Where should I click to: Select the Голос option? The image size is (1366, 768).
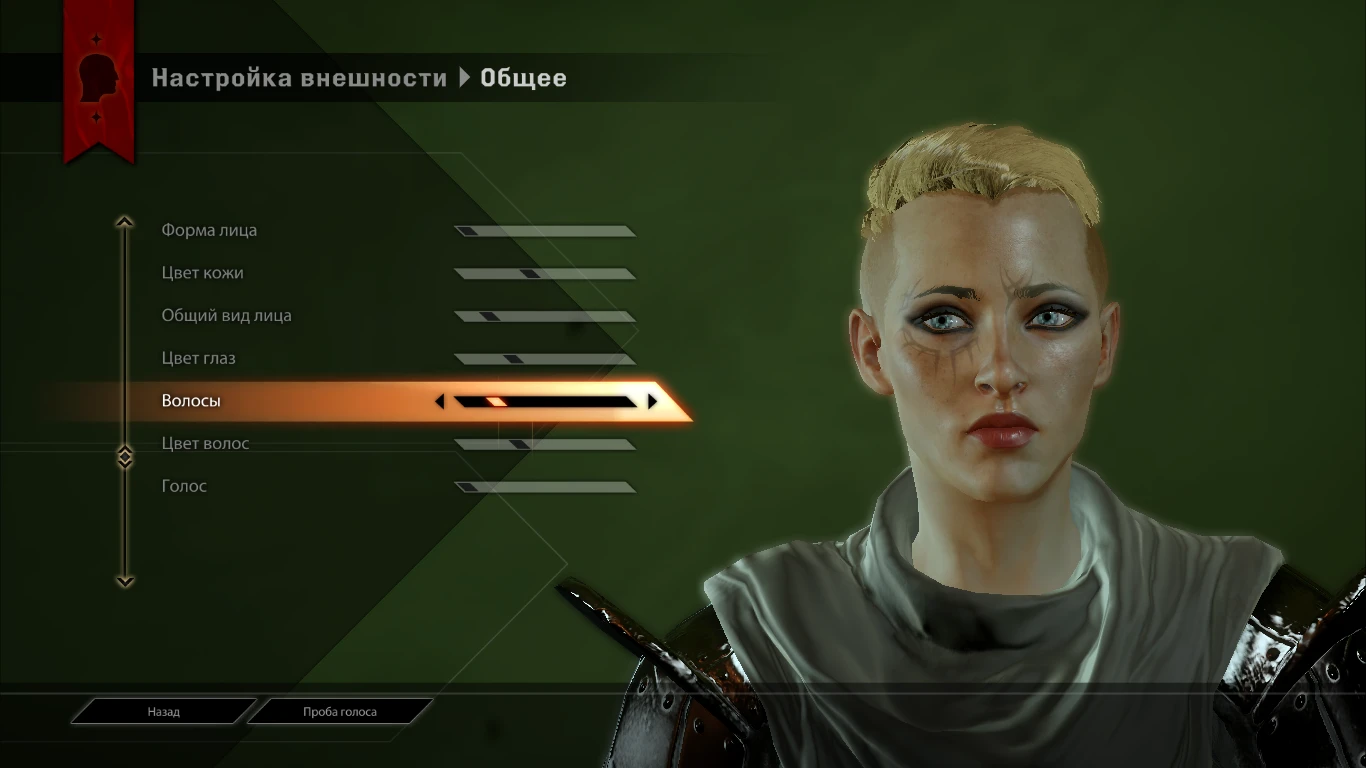pyautogui.click(x=183, y=486)
